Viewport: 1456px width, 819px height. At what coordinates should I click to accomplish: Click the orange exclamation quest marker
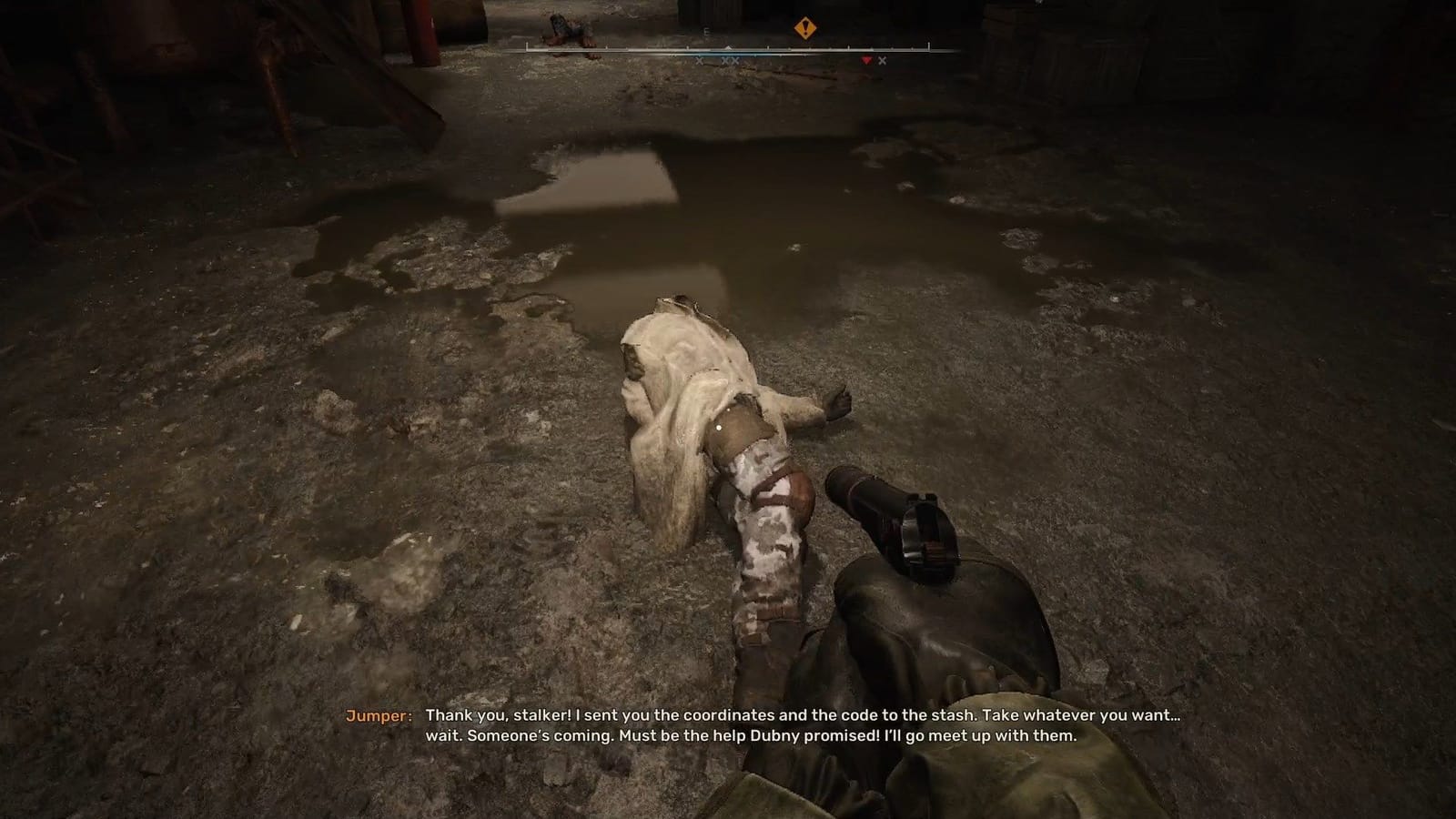[806, 28]
